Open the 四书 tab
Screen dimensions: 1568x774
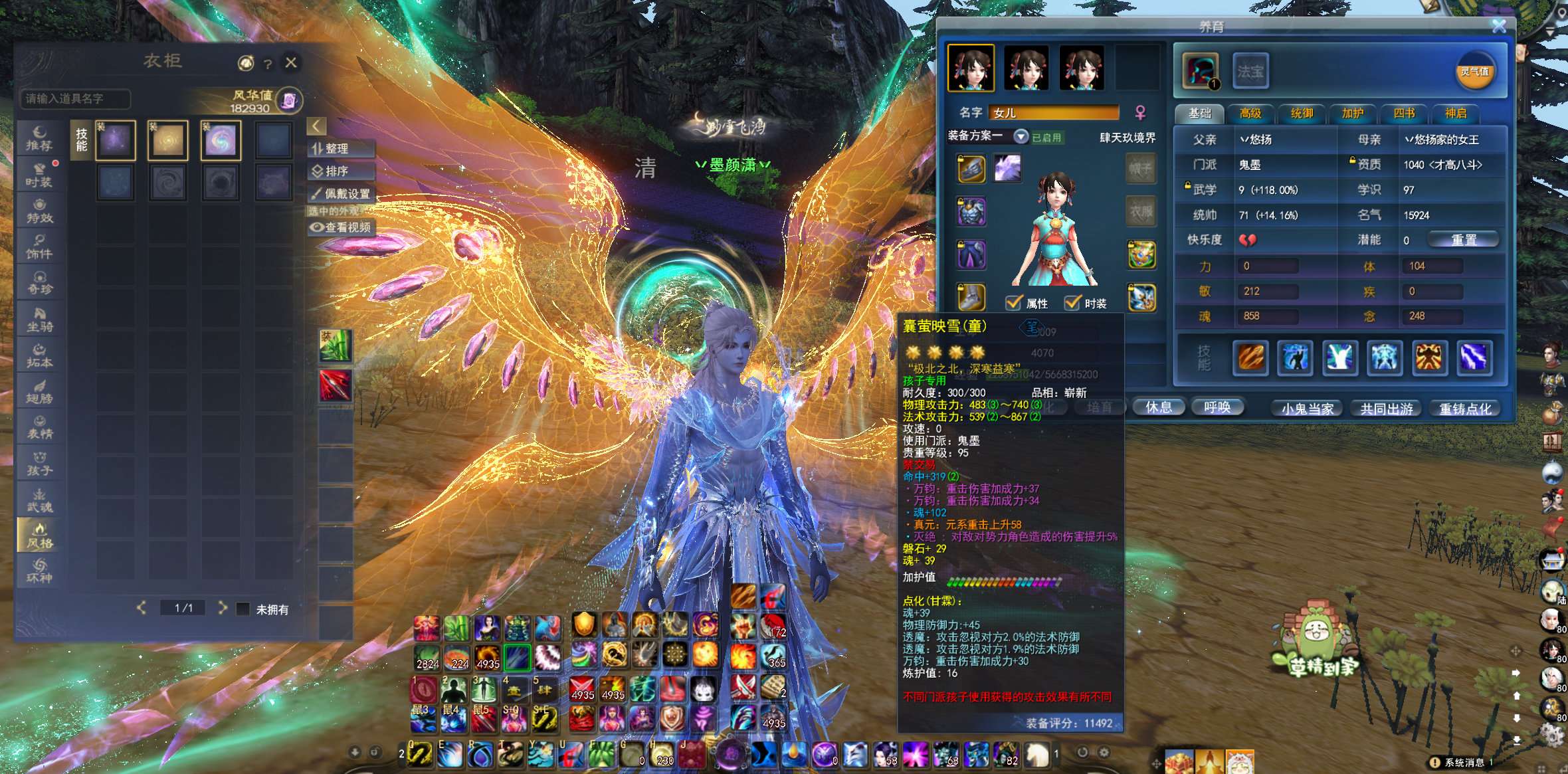point(1403,114)
